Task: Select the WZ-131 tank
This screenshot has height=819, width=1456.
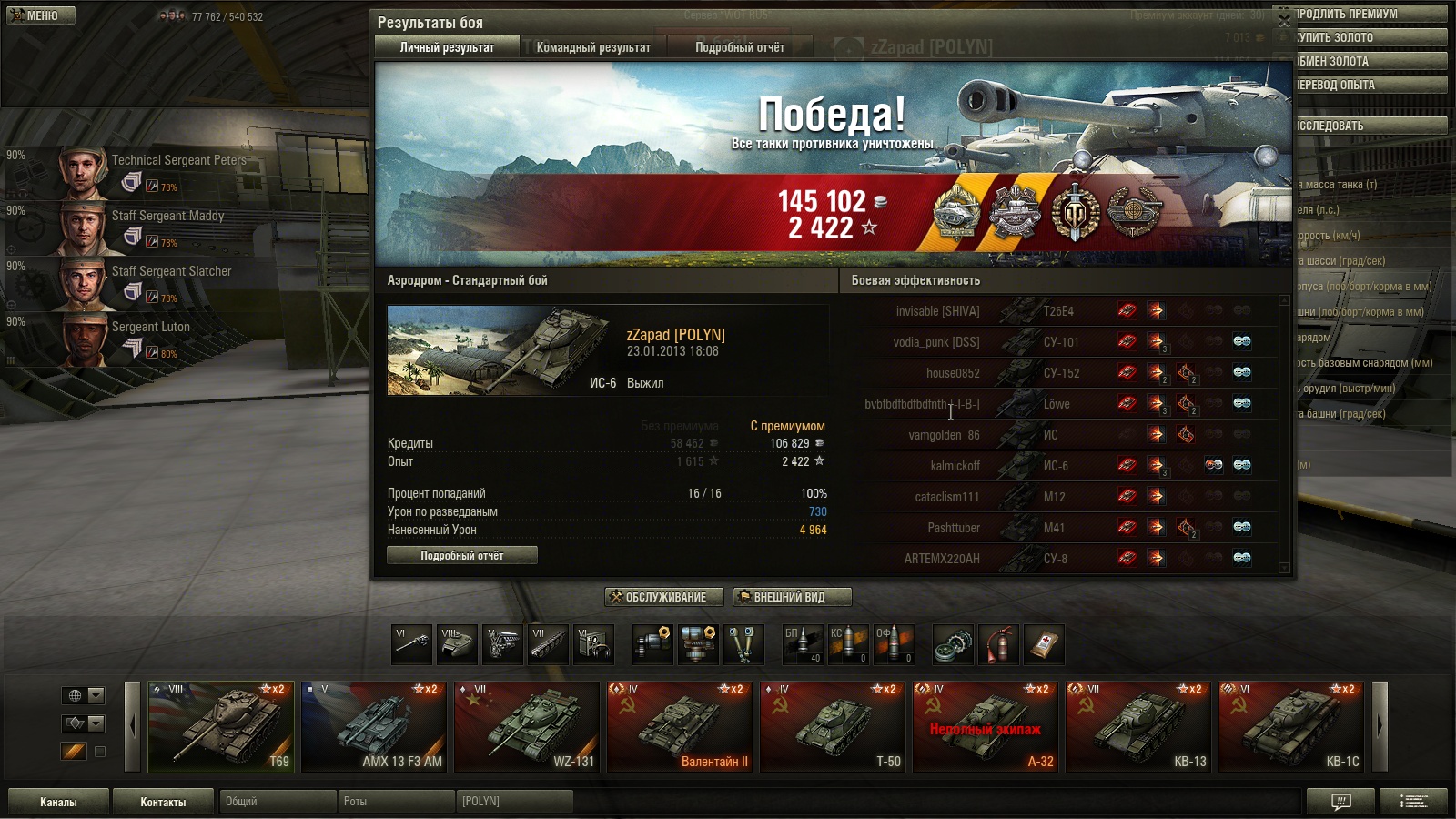Action: [x=526, y=726]
